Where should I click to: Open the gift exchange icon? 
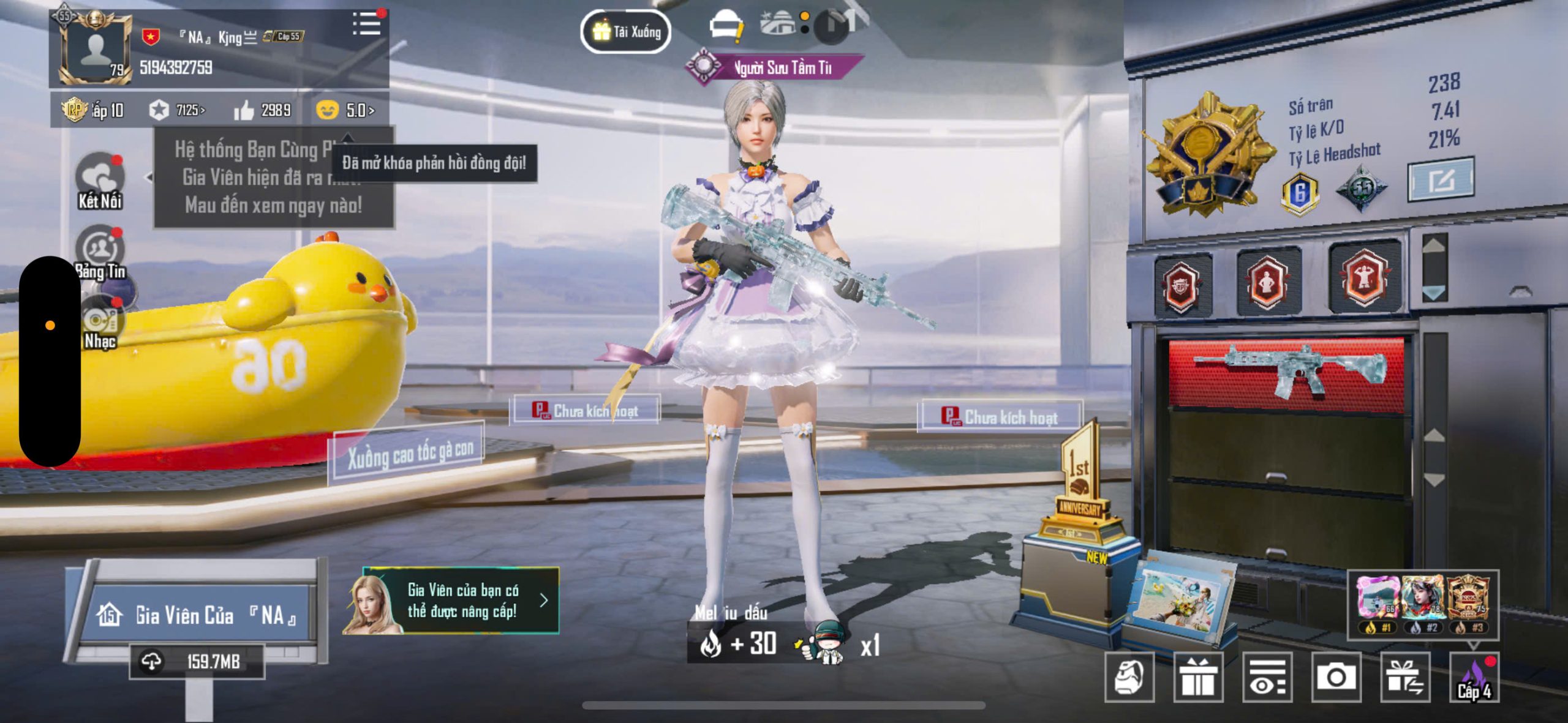click(x=1405, y=677)
